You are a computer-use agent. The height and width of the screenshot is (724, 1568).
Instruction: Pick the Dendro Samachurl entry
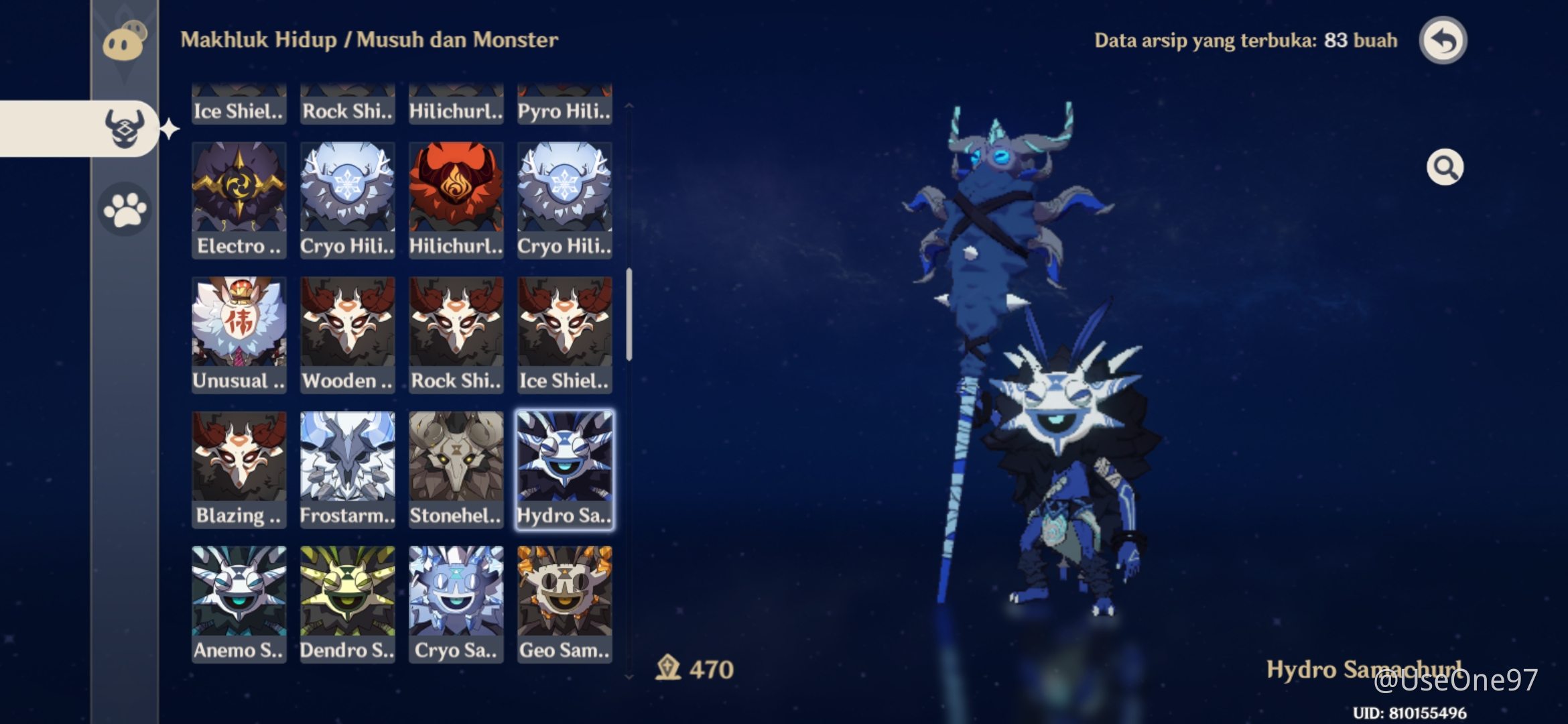[x=347, y=604]
